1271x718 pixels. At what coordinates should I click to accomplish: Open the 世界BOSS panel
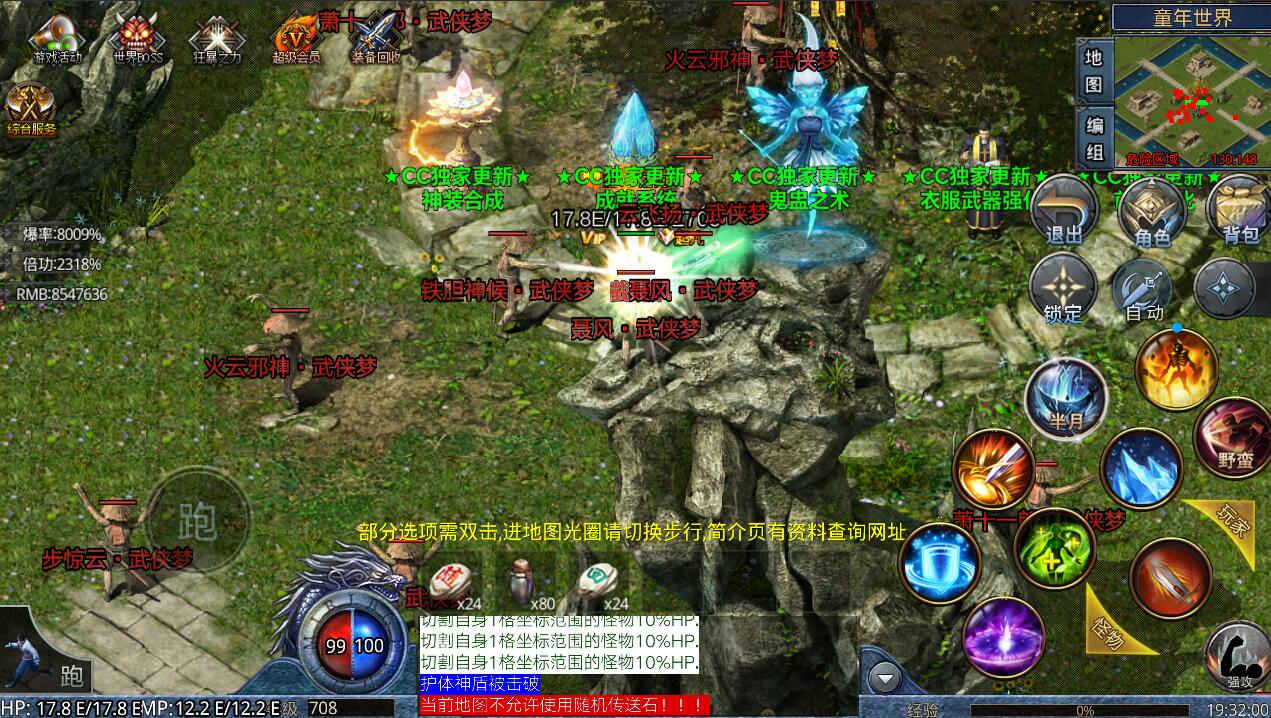click(x=138, y=40)
